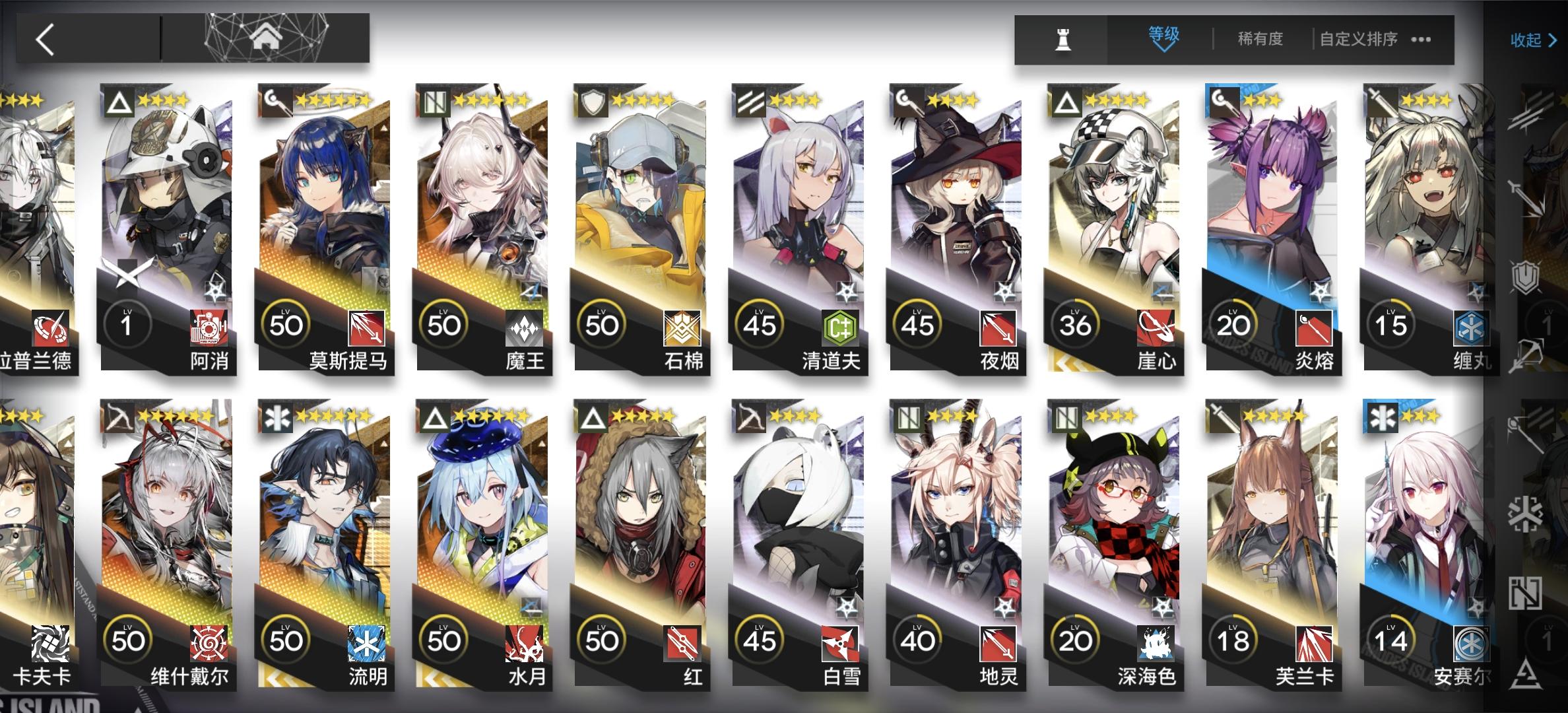Click the rook sort-order icon
1568x713 pixels.
point(1062,40)
